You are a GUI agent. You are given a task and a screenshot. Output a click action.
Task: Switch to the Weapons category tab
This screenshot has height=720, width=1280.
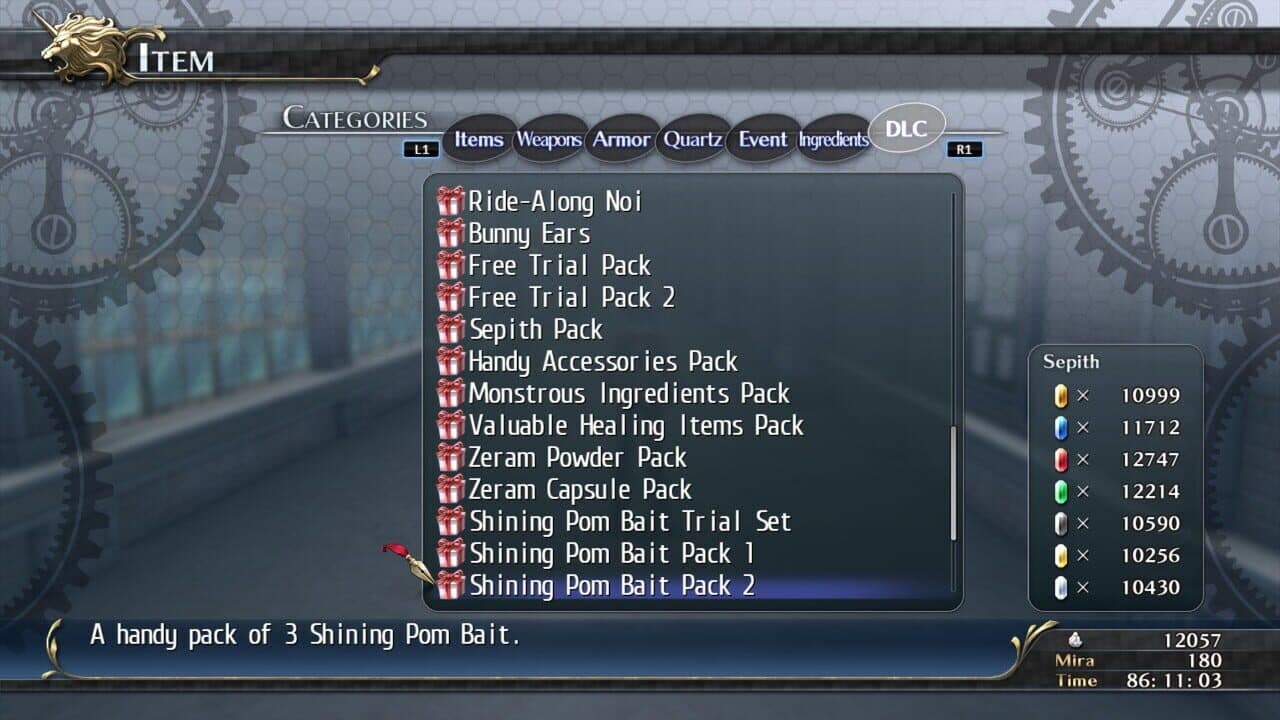pos(548,140)
